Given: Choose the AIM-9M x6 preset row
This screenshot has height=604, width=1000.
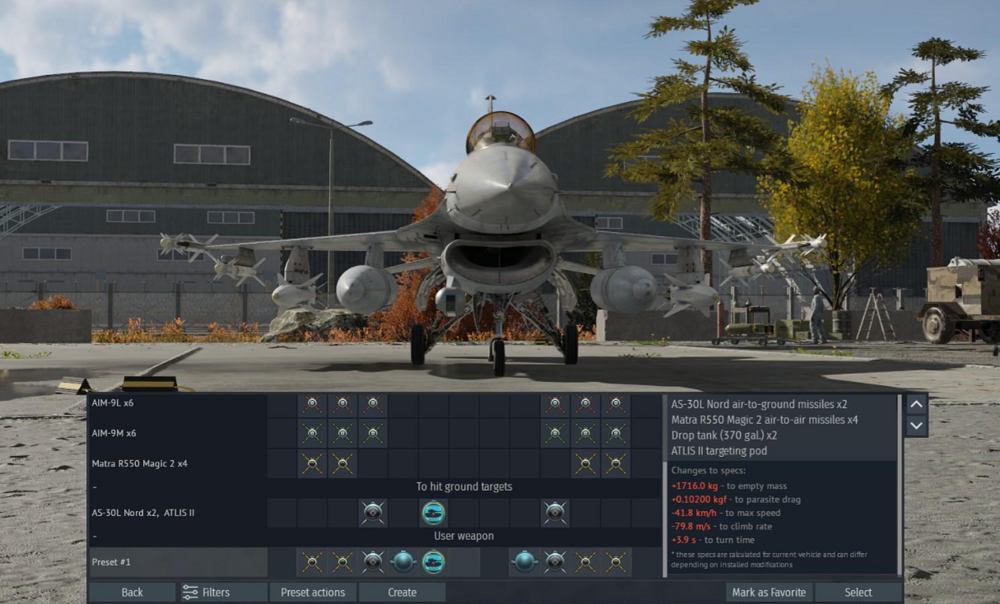Looking at the screenshot, I should [176, 433].
